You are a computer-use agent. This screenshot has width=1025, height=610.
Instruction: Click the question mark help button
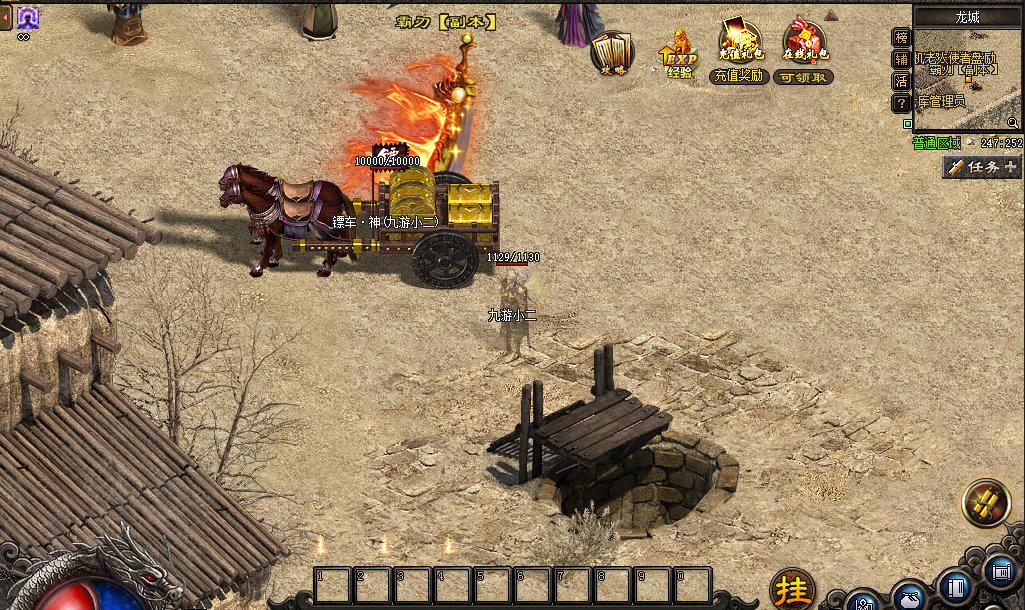[x=901, y=103]
